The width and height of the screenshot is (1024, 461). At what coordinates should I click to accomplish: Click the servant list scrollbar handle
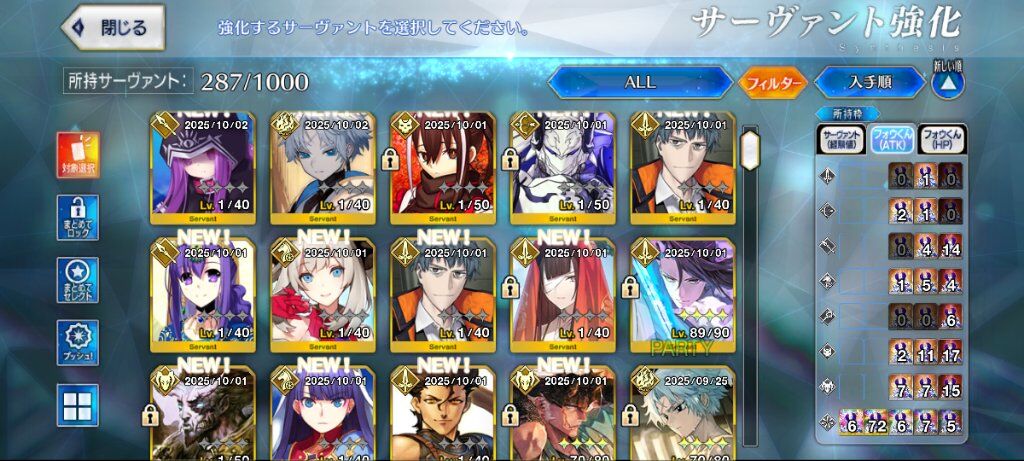750,149
